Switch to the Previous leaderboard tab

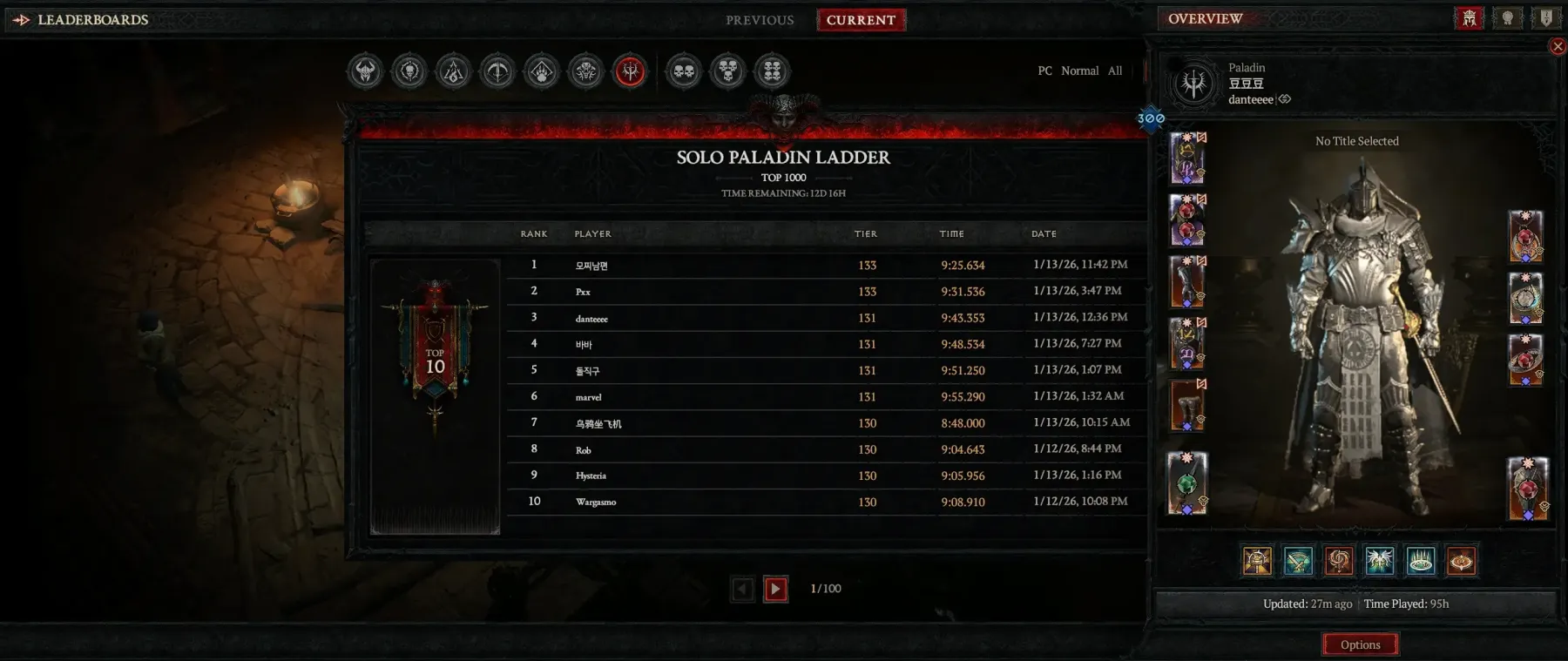pyautogui.click(x=760, y=20)
